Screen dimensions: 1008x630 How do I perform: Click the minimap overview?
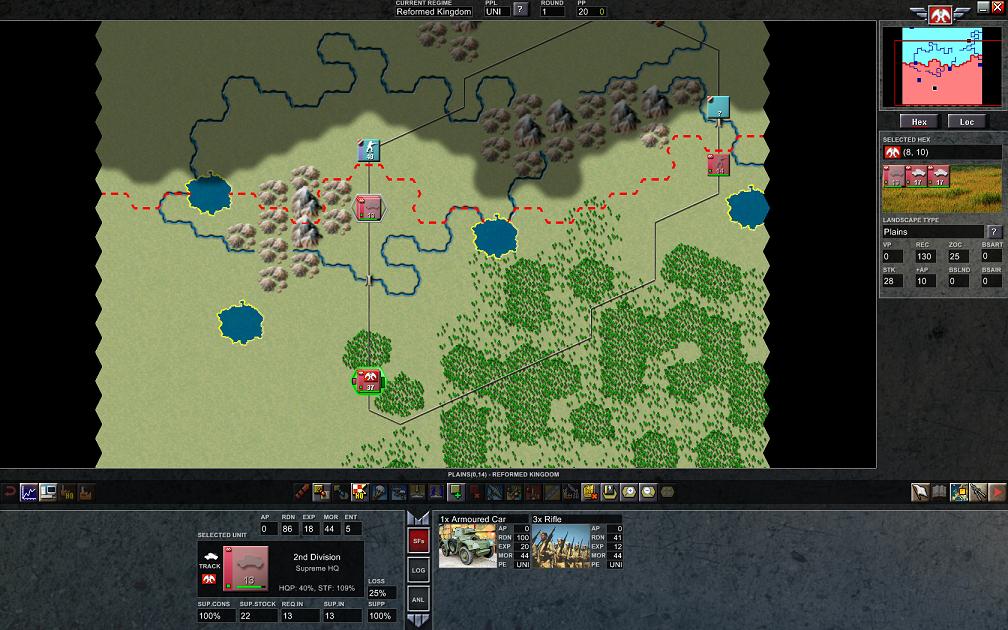[943, 66]
